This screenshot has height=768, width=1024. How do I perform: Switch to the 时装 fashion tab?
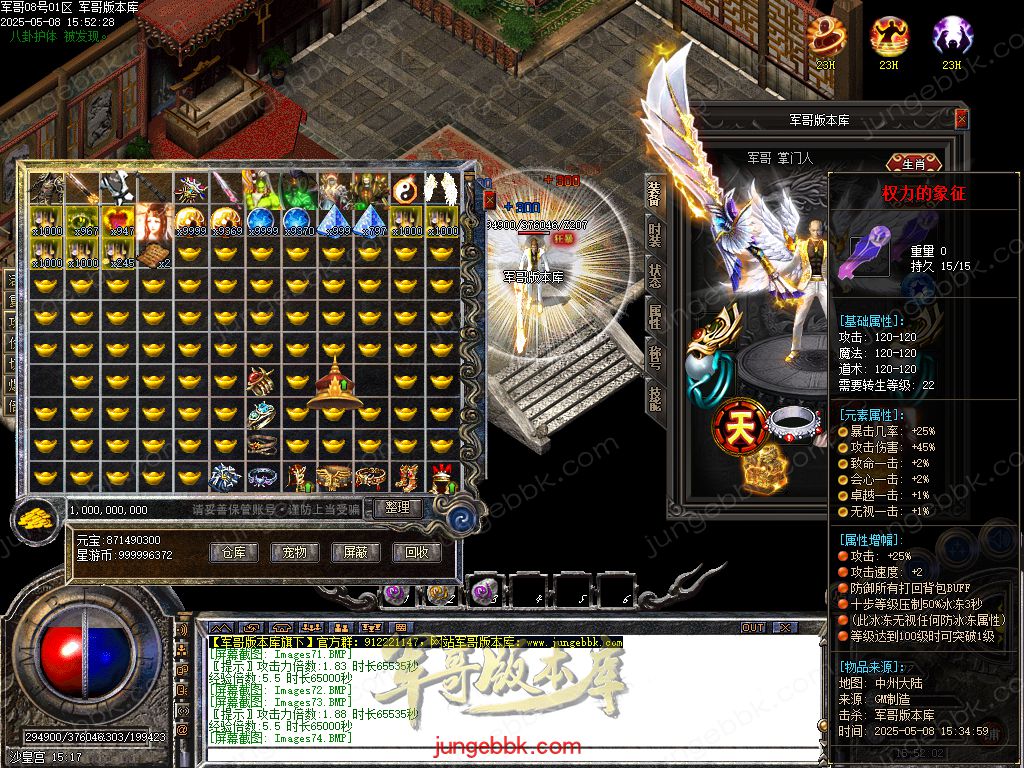655,235
